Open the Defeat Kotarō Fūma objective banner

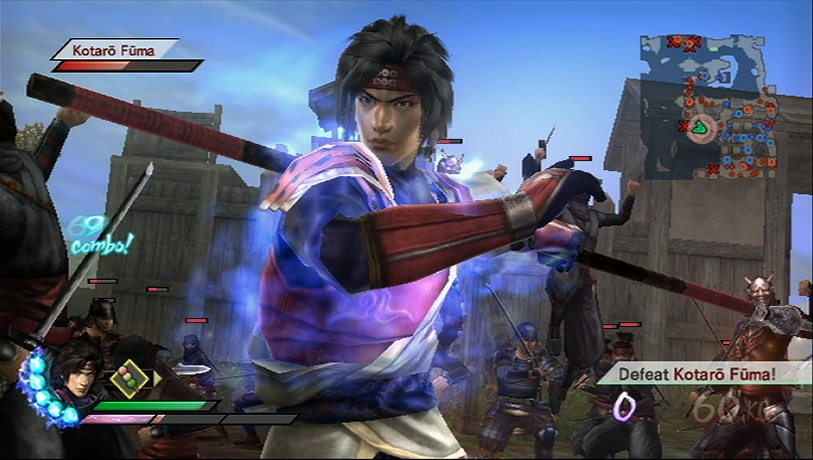click(x=700, y=374)
